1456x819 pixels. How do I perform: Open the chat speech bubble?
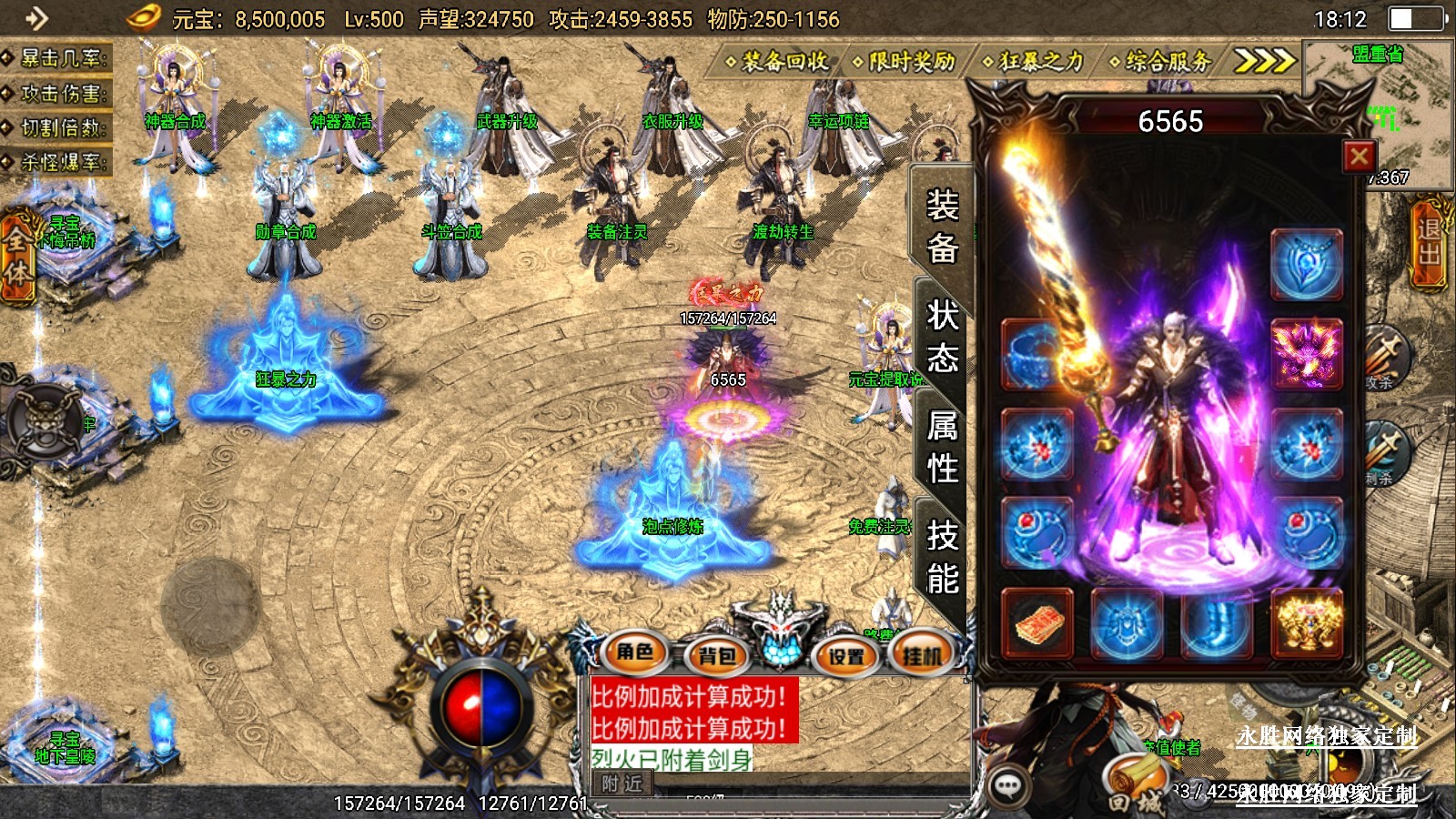pyautogui.click(x=1008, y=786)
